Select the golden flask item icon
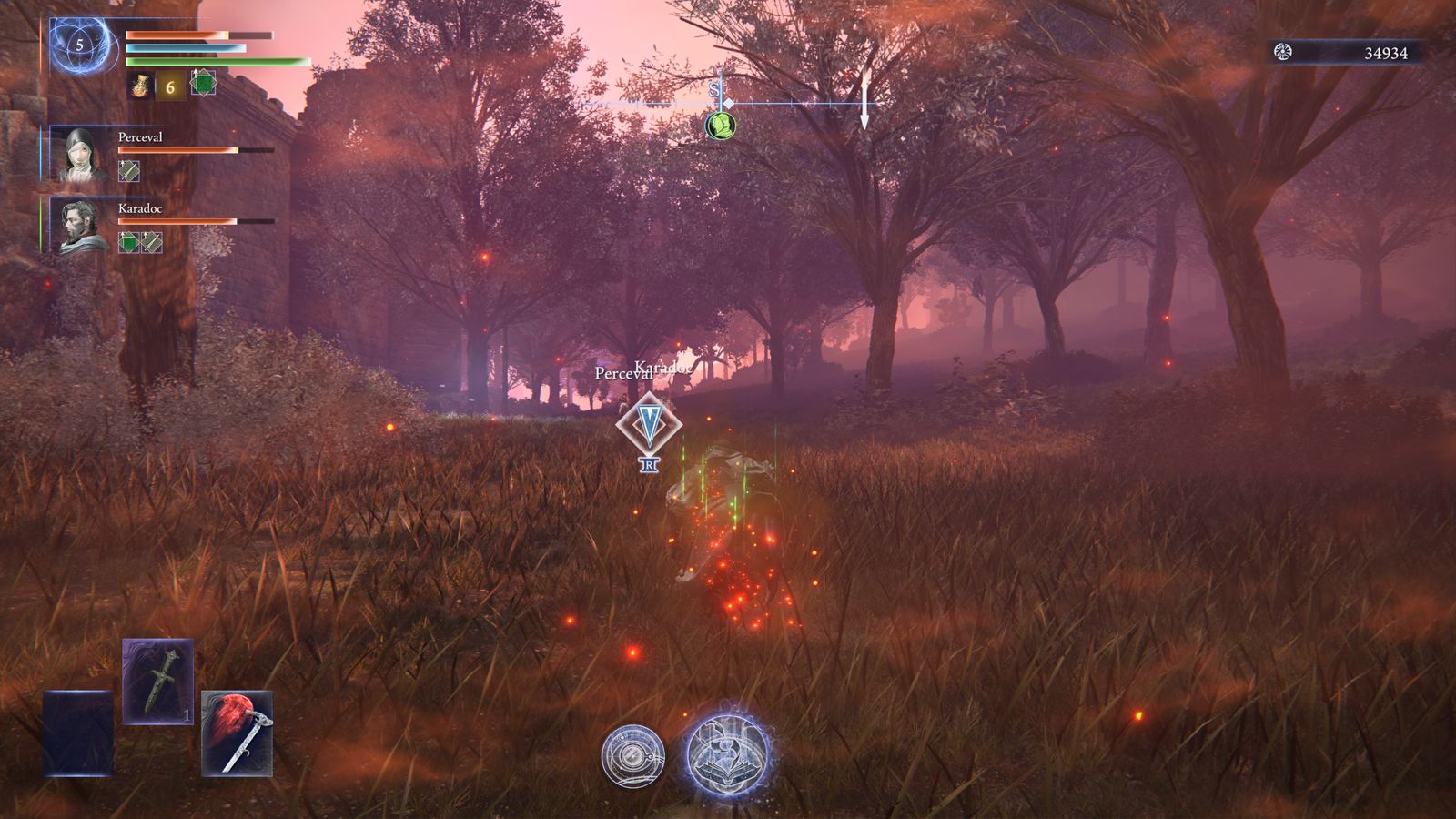This screenshot has width=1456, height=819. 140,86
